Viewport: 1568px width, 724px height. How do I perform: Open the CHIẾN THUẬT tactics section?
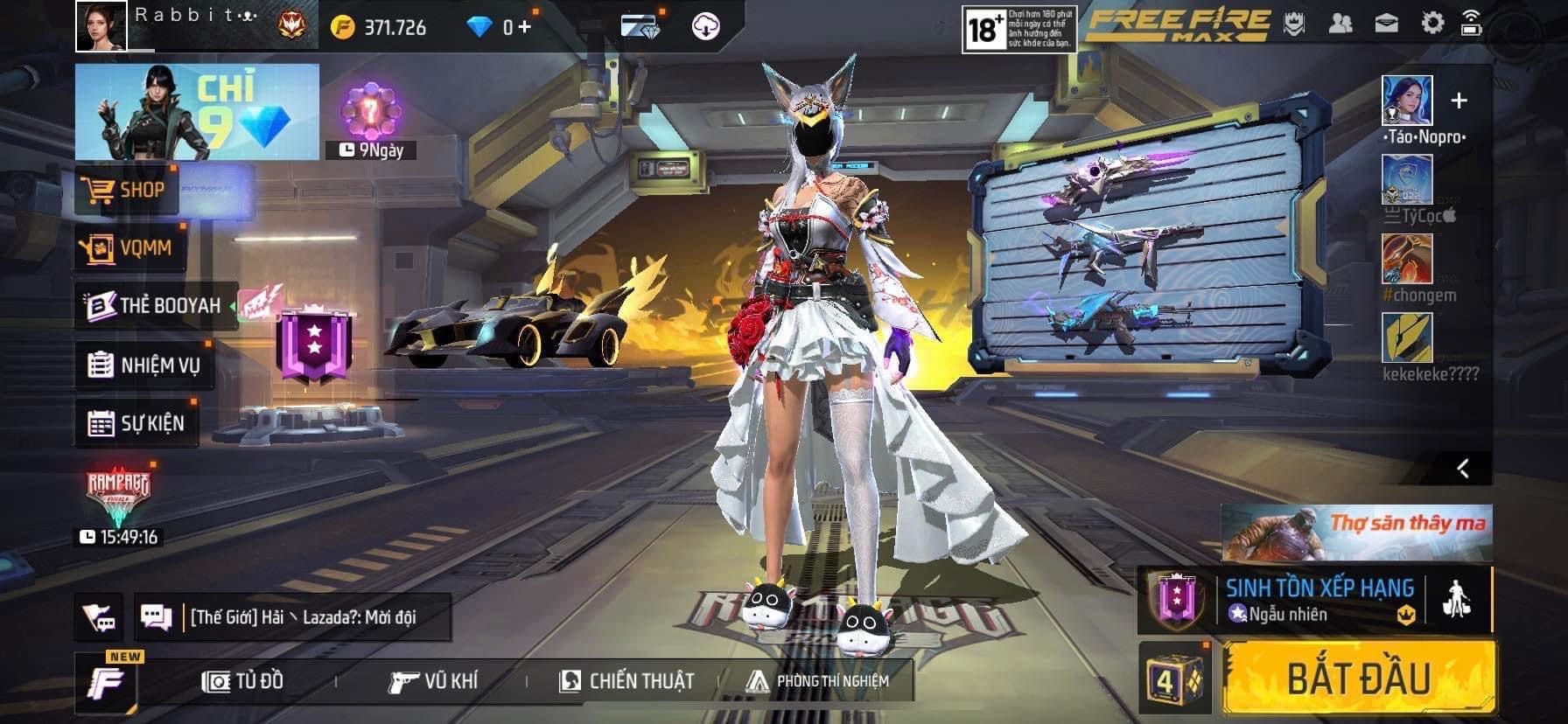click(626, 681)
